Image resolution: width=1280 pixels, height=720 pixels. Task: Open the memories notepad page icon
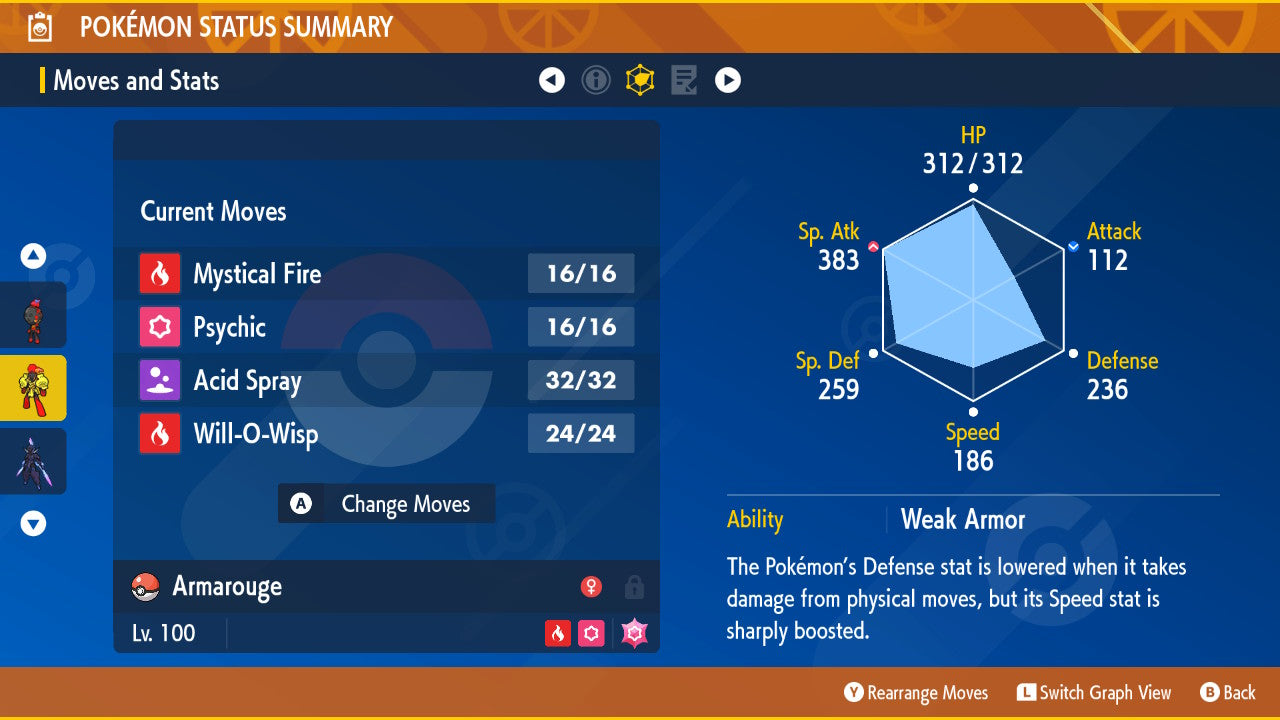(684, 80)
